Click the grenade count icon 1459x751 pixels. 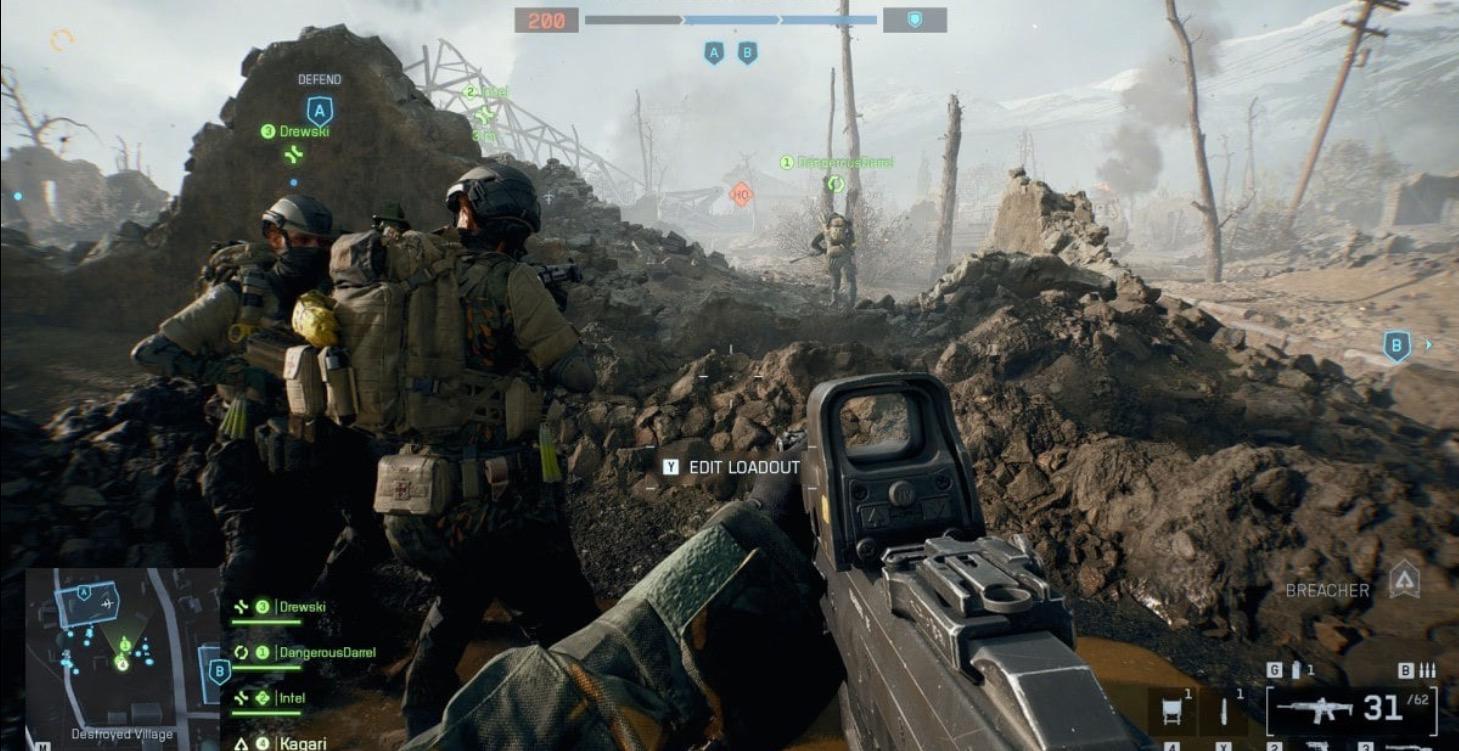point(1296,671)
